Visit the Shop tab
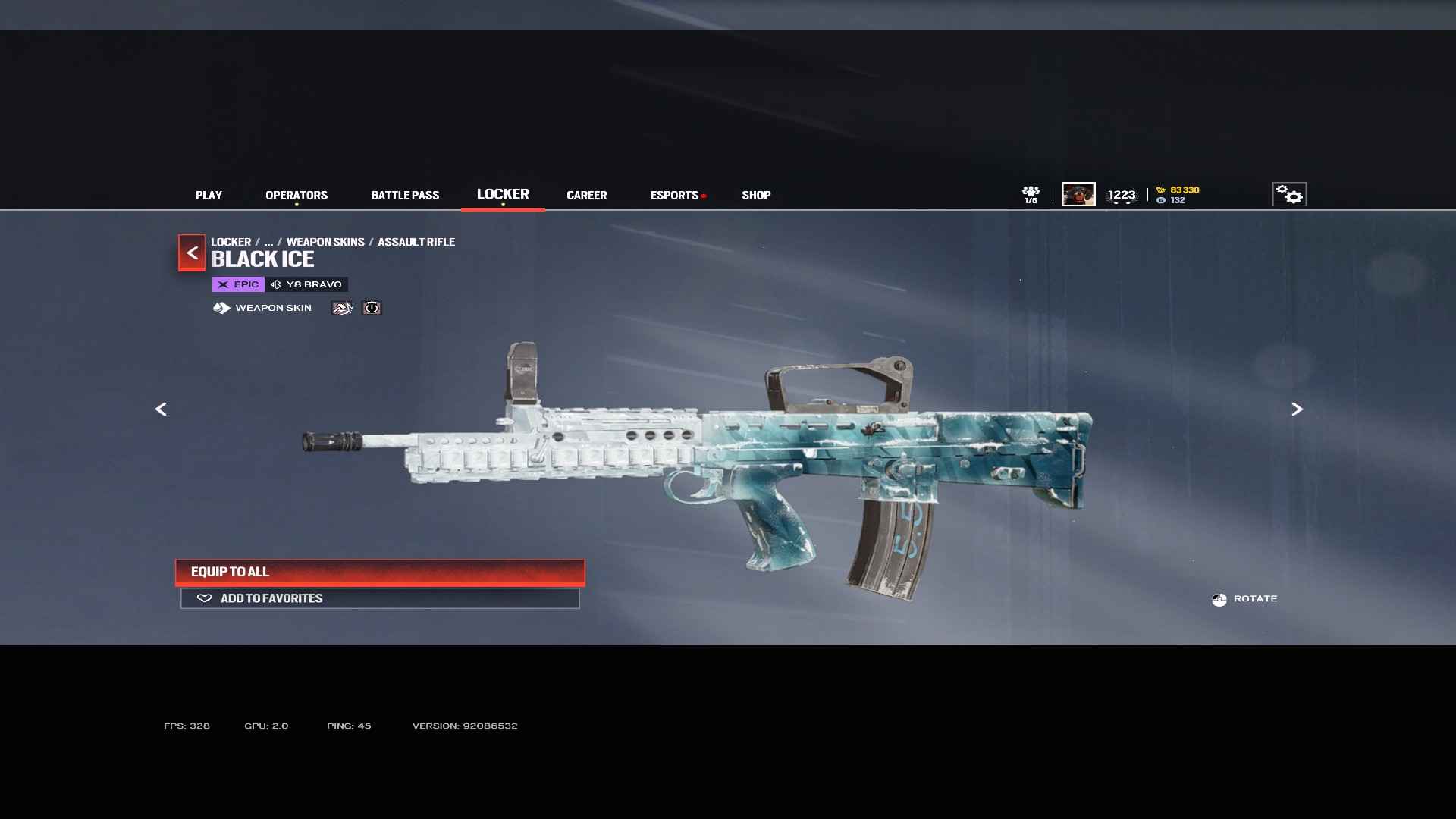The image size is (1456, 819). click(x=756, y=195)
